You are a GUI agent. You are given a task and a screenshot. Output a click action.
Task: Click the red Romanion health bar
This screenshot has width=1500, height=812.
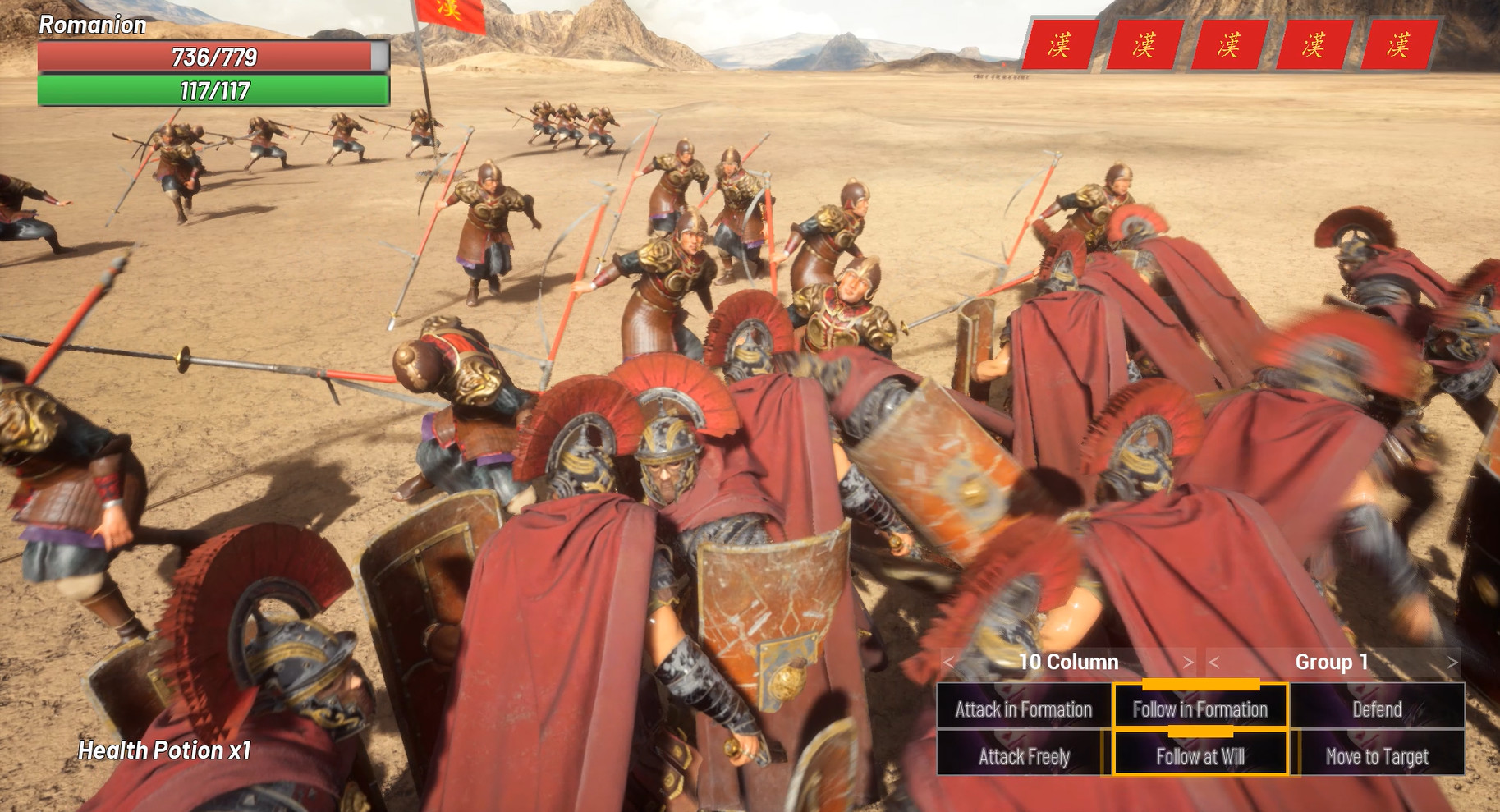[213, 57]
